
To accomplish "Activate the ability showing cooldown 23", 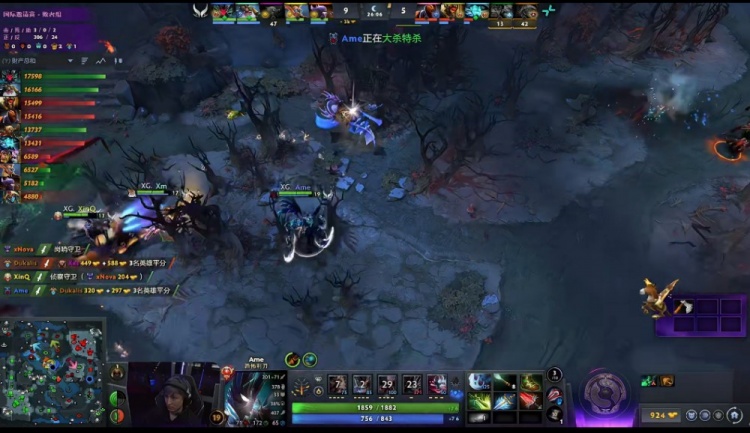I will (412, 385).
